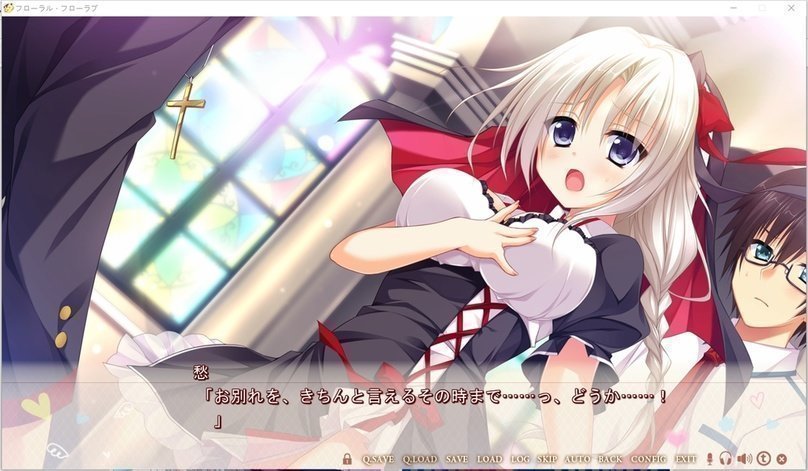Click the circled T icon
The width and height of the screenshot is (808, 471).
click(763, 459)
